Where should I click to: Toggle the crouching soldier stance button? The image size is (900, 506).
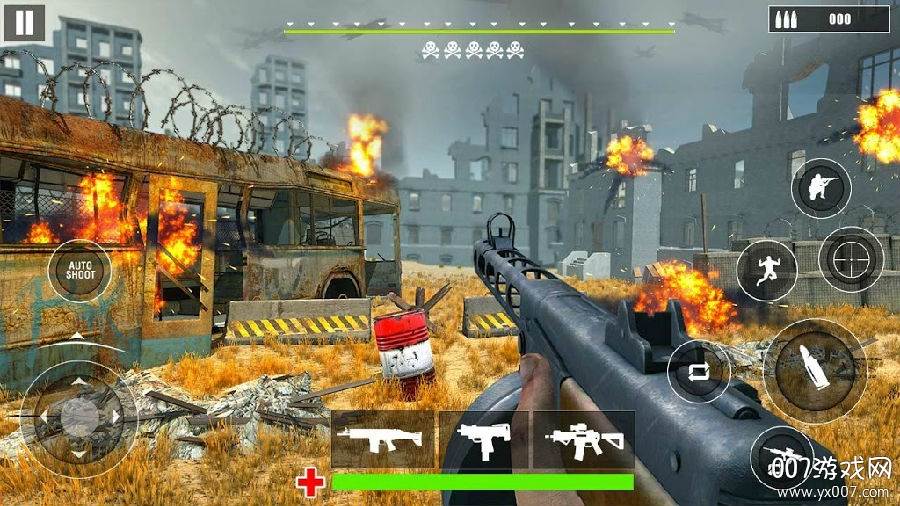coord(821,188)
